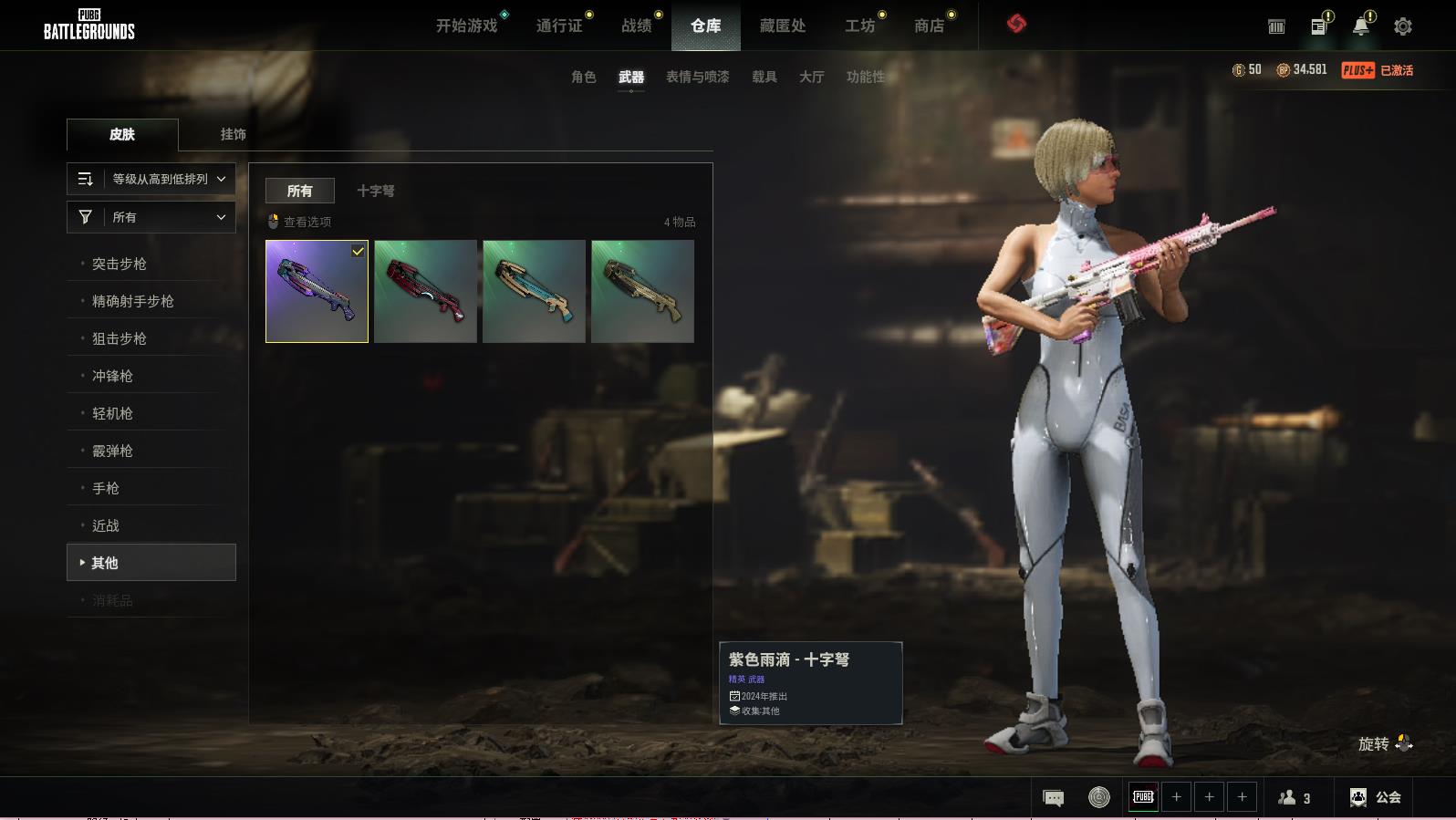This screenshot has width=1456, height=820.
Task: Go to the 工坊 workshop
Action: point(859,26)
